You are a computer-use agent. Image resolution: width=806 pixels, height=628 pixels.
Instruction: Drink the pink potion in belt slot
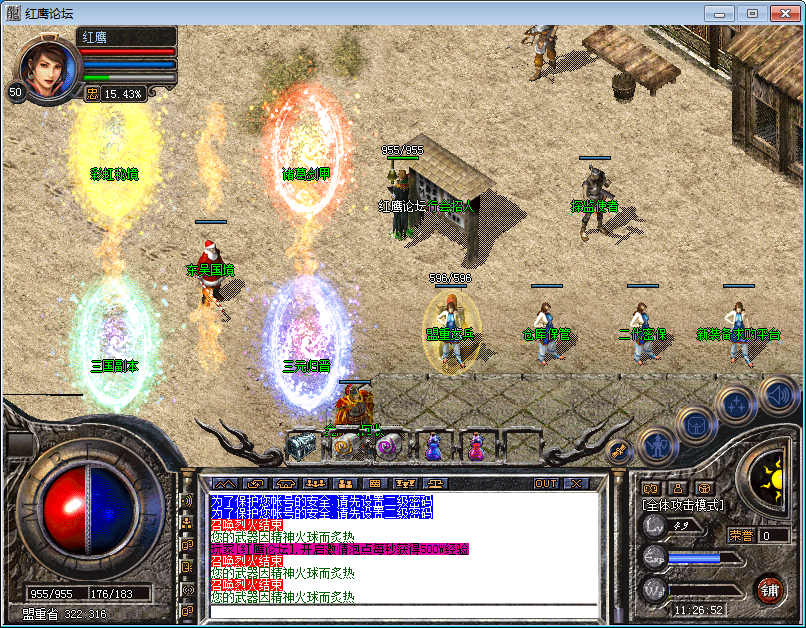pyautogui.click(x=477, y=445)
